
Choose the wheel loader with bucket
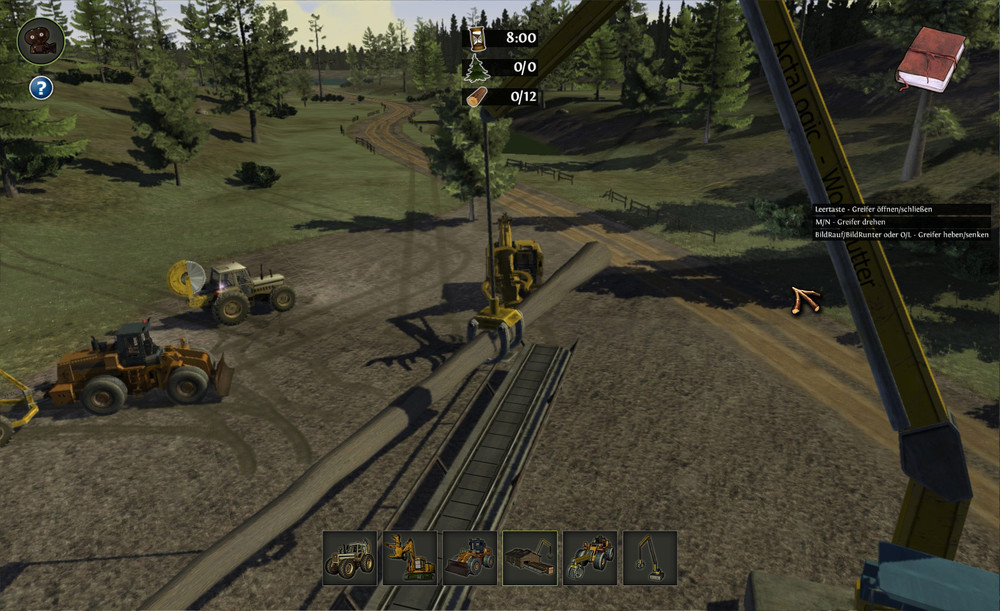(470, 558)
